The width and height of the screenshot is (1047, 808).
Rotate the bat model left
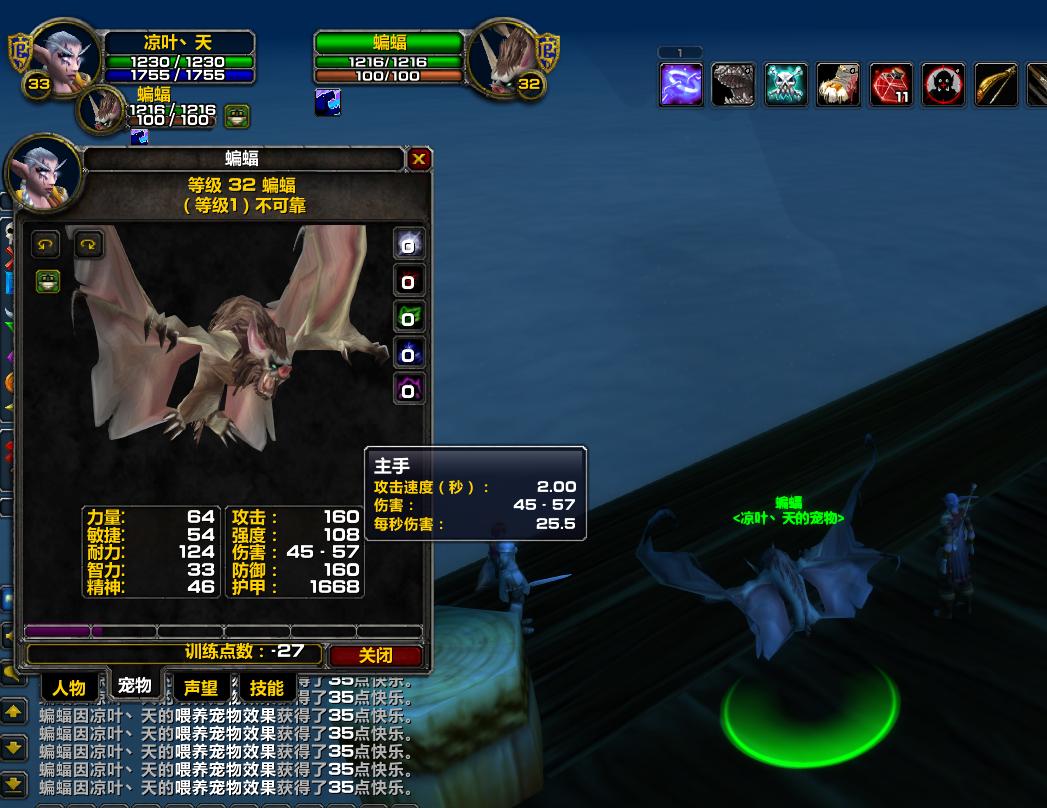click(46, 244)
